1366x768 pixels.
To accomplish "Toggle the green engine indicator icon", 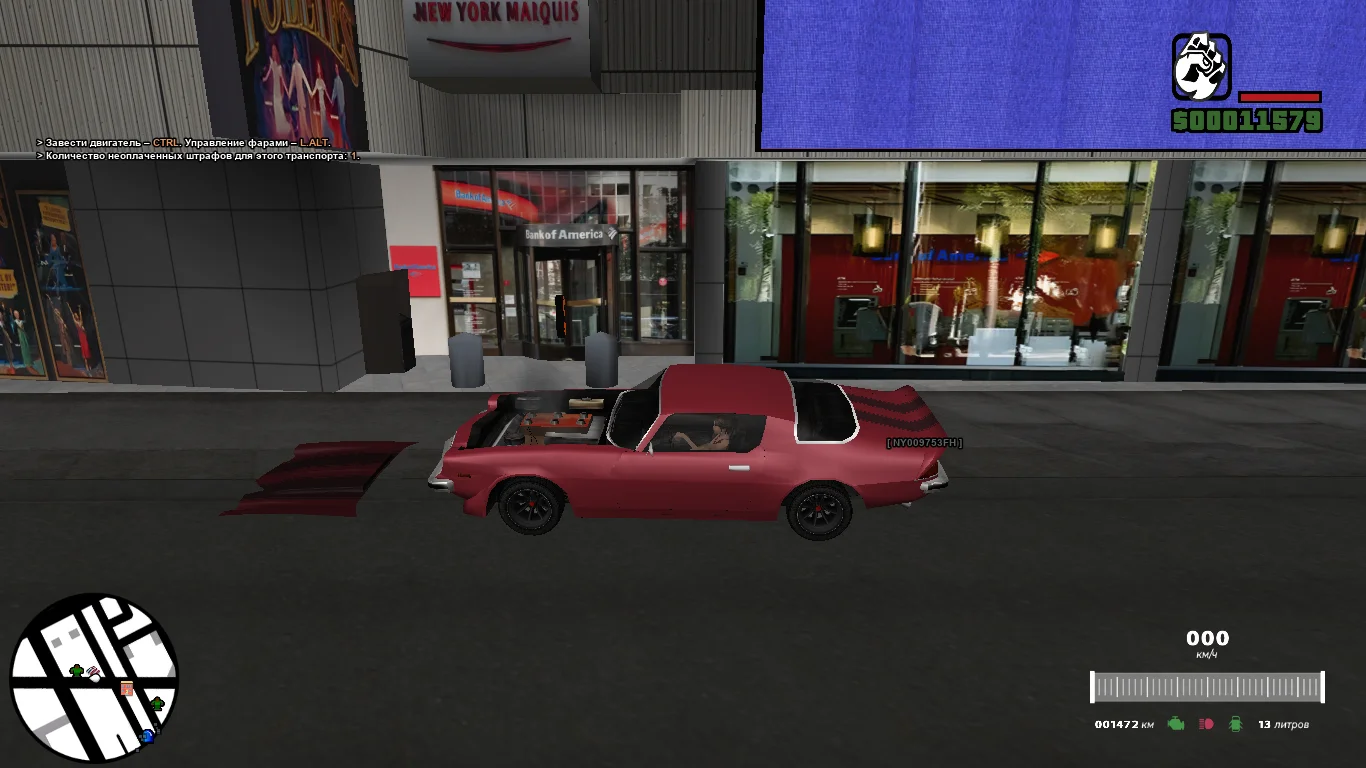I will coord(1176,724).
